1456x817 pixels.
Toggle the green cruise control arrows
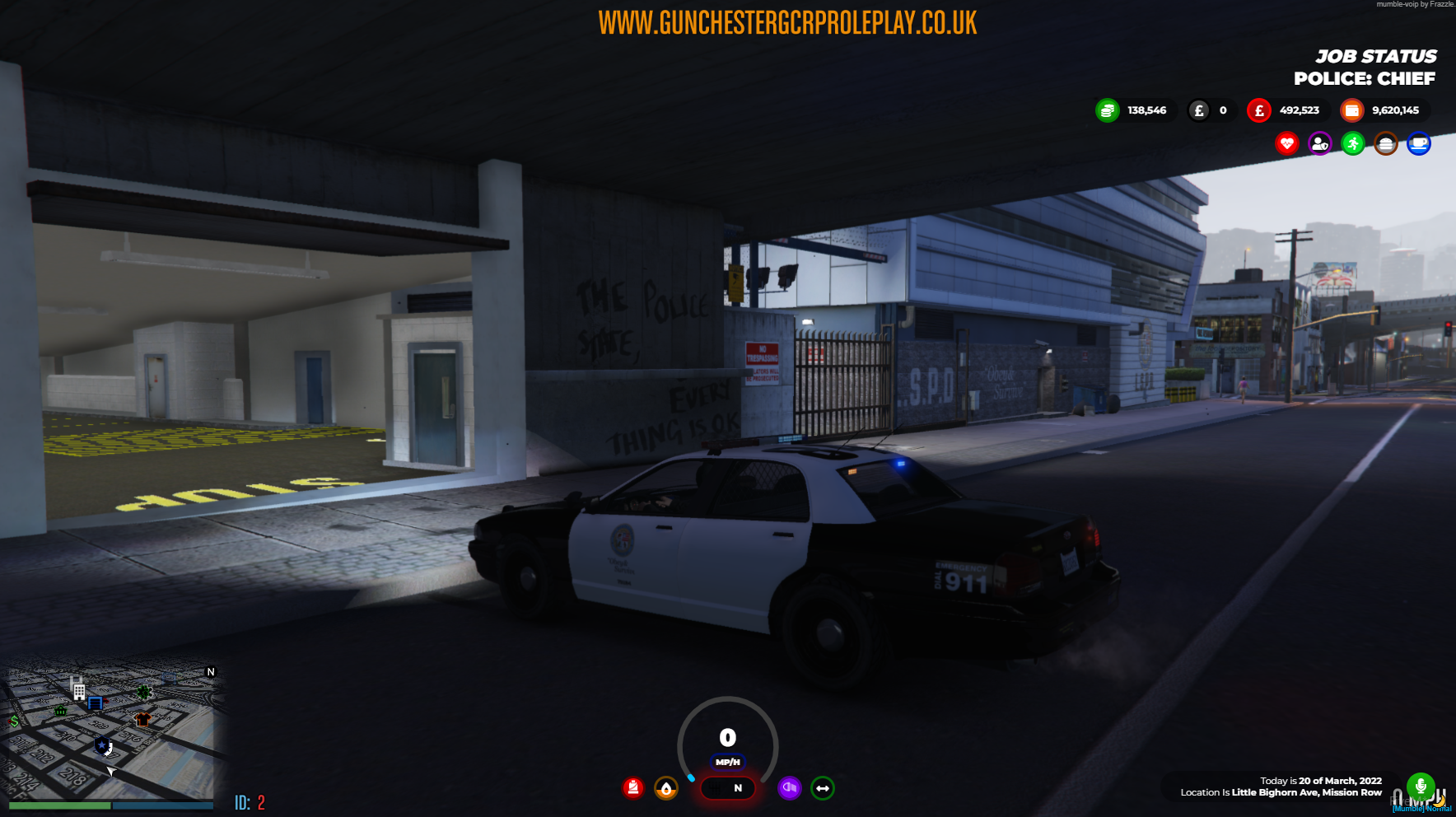pos(823,789)
